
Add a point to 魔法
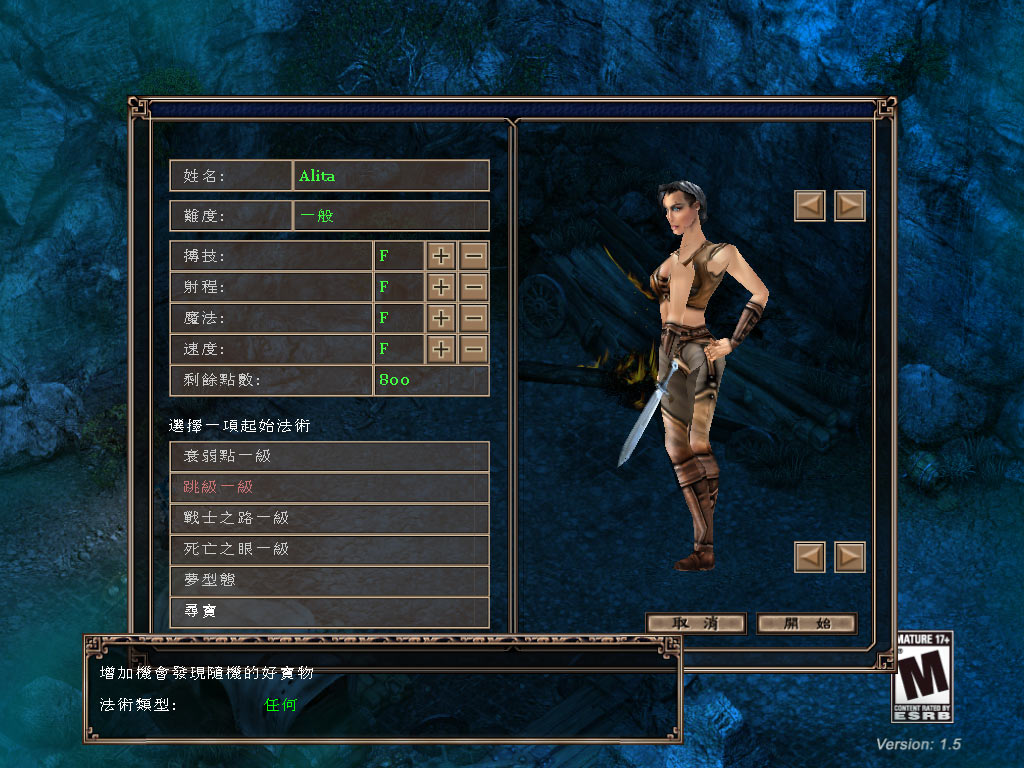(x=441, y=318)
